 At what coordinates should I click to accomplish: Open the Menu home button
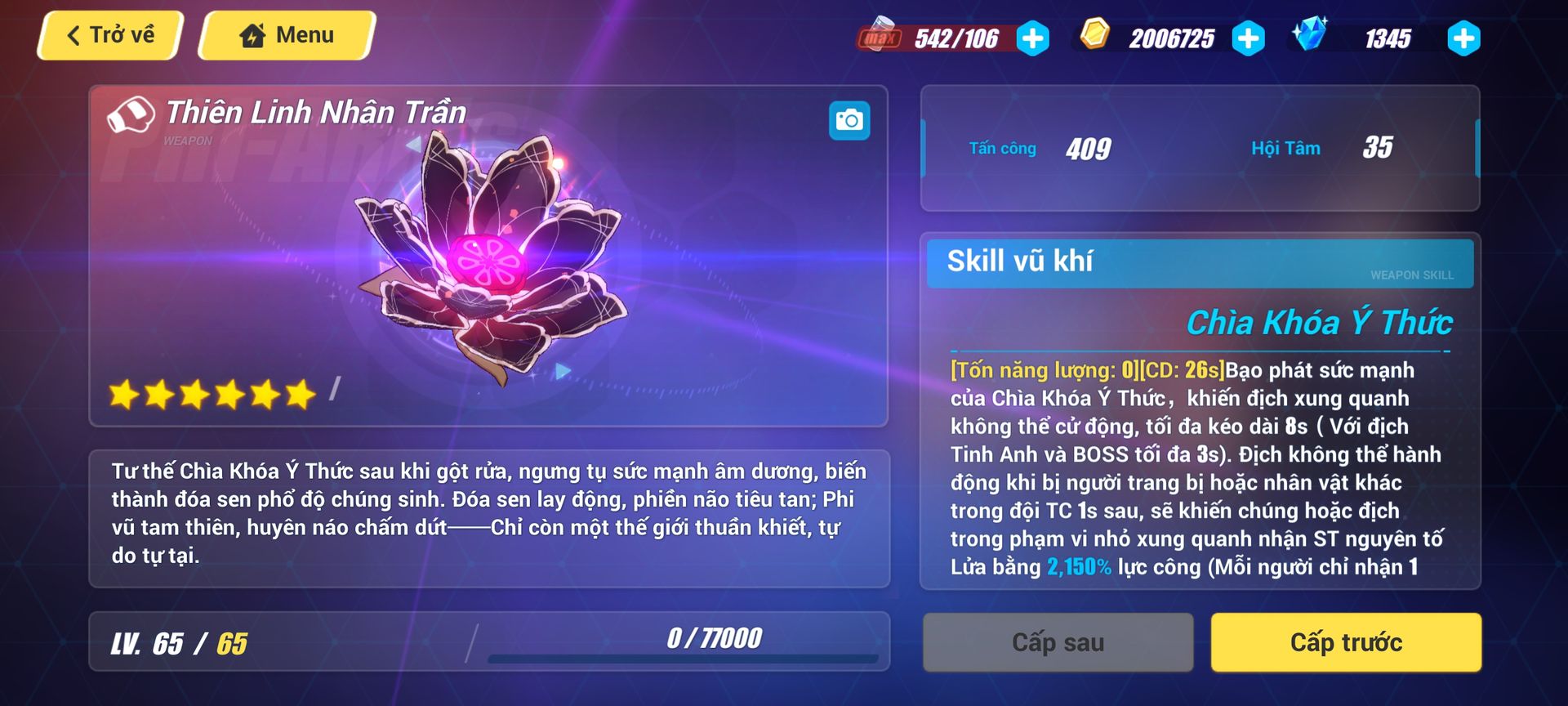(287, 36)
